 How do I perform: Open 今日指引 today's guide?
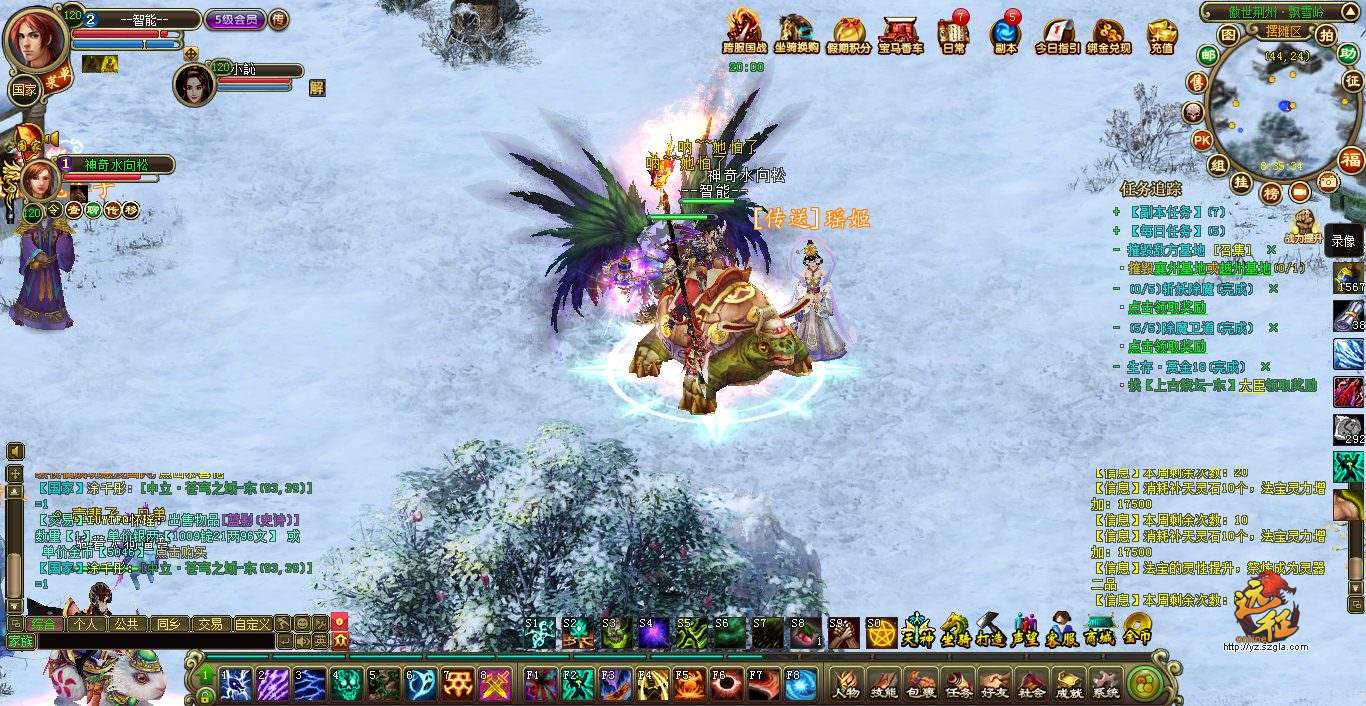coord(1057,34)
